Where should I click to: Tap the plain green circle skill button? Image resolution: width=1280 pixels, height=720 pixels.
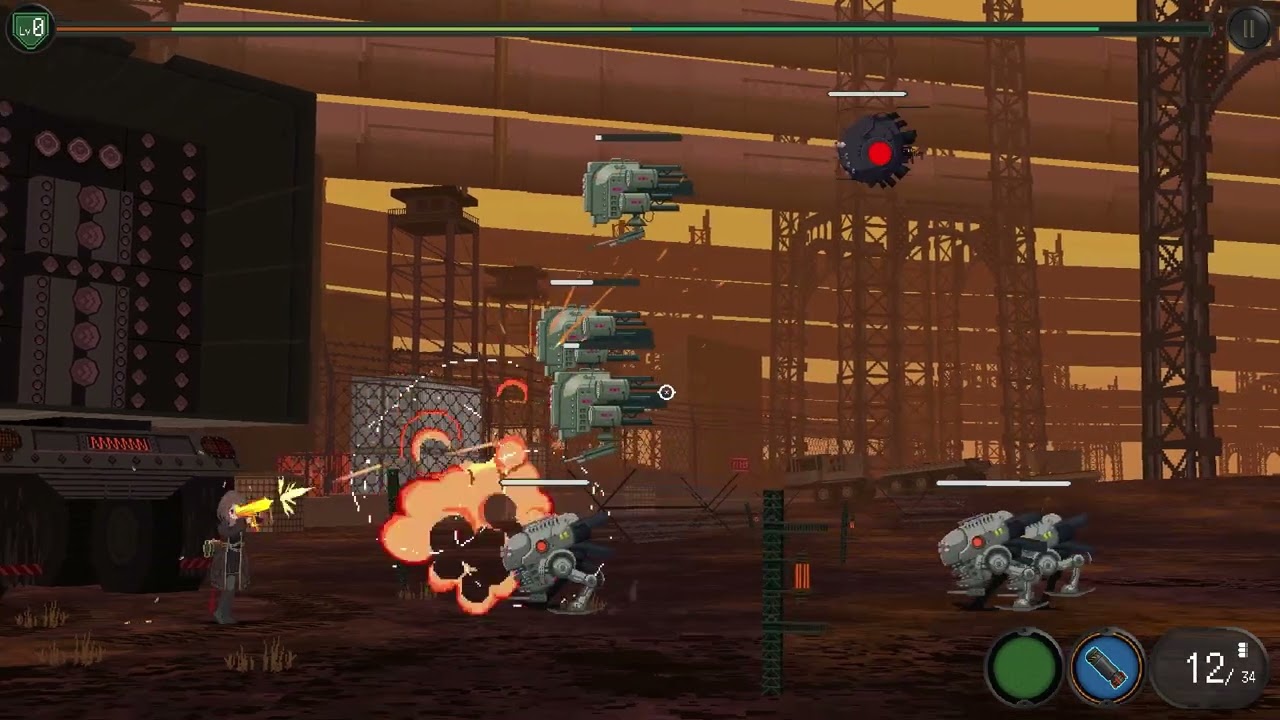tap(1025, 667)
